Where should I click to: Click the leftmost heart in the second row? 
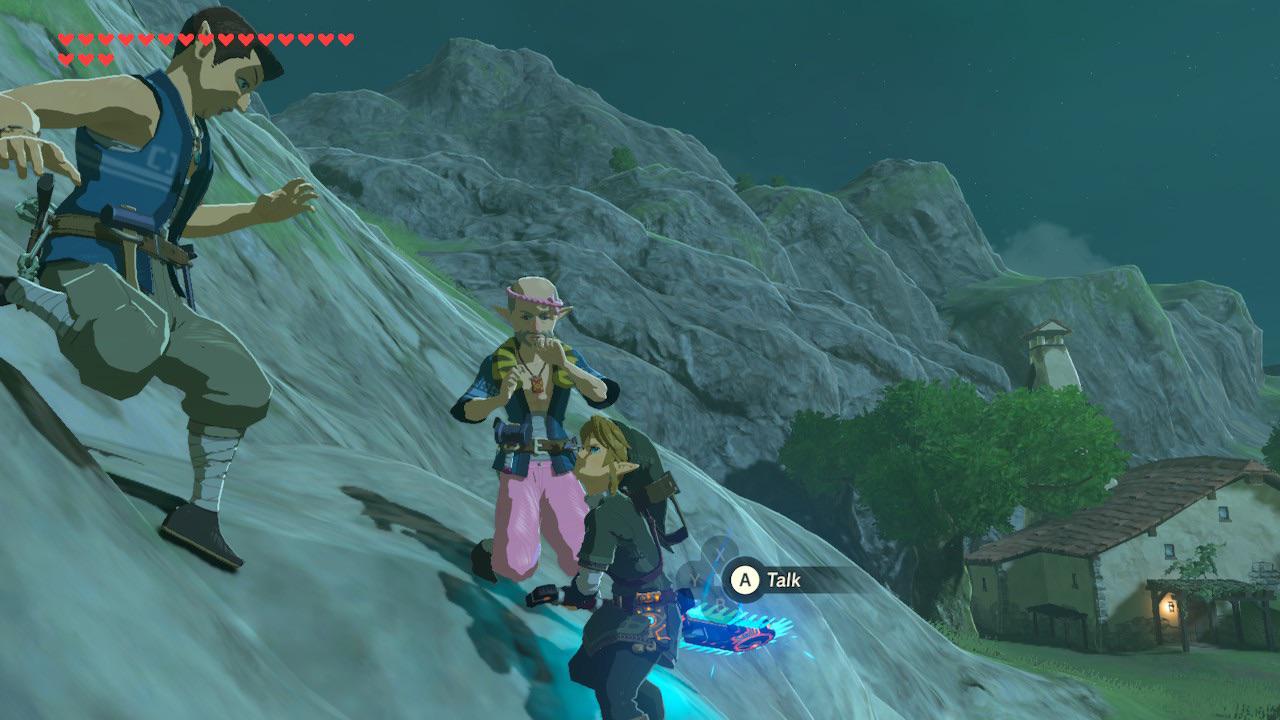coord(65,58)
